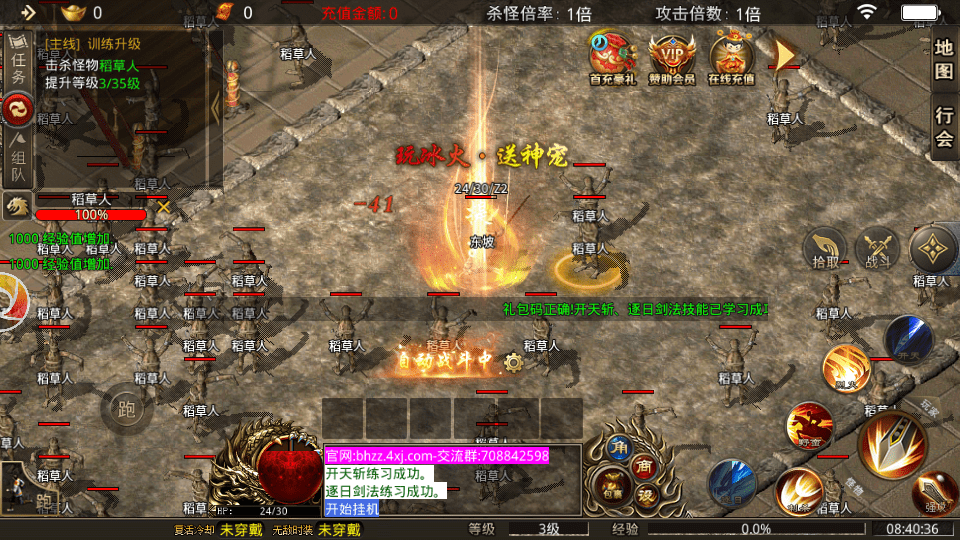
Task: Claim the 首充豪礼 first-recharge gift
Action: pyautogui.click(x=613, y=58)
